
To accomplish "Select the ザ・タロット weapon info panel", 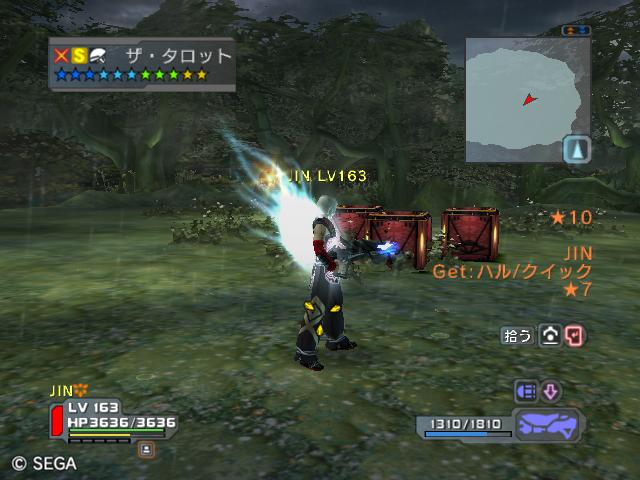I will click(x=142, y=64).
